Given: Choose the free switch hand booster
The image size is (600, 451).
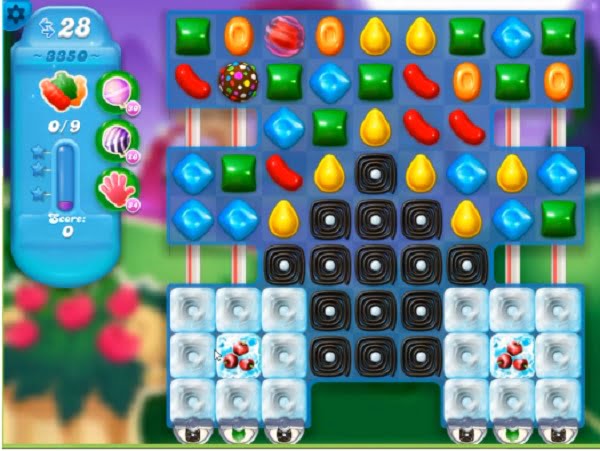Looking at the screenshot, I should 116,186.
